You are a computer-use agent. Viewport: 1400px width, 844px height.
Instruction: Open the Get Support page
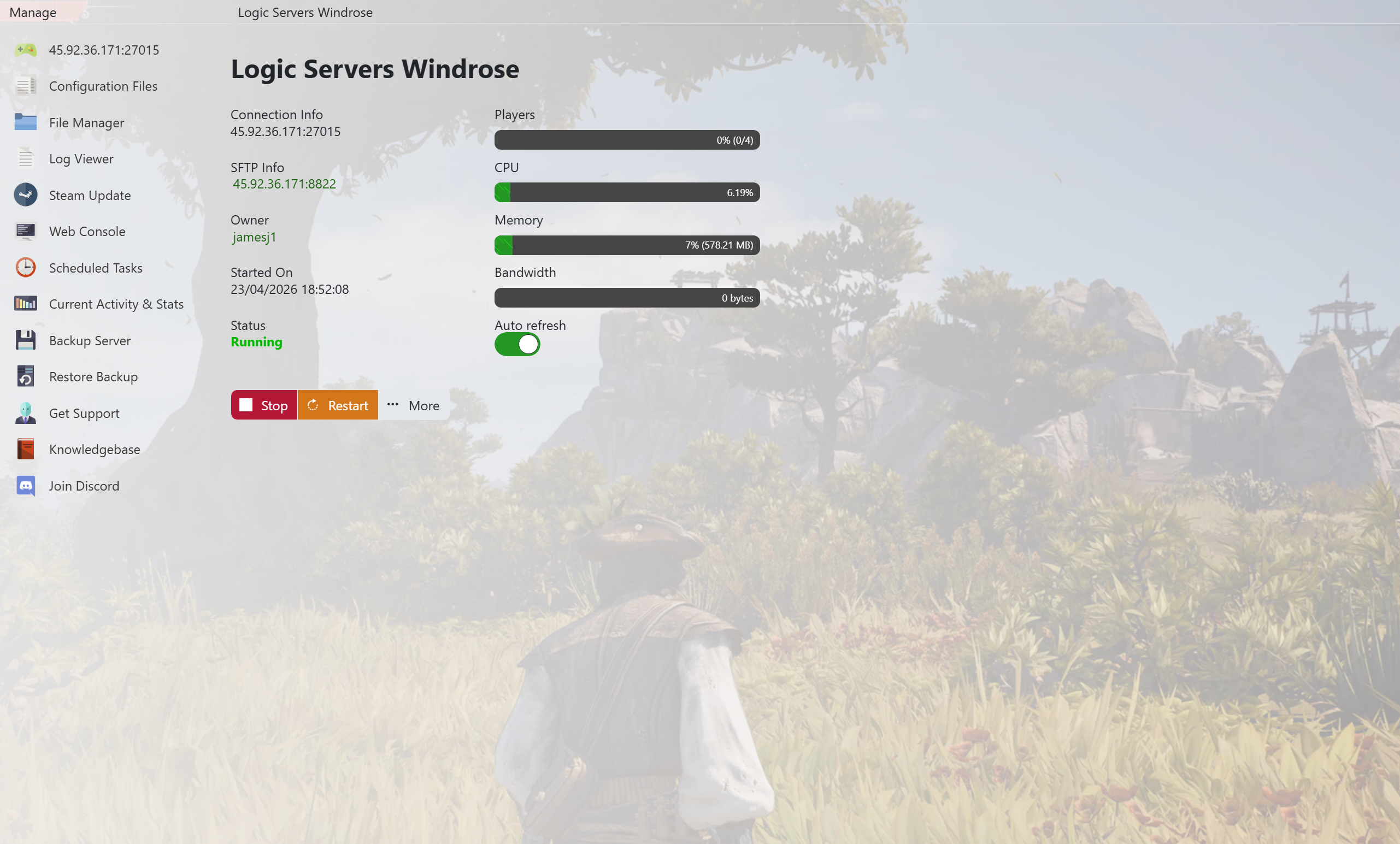click(84, 414)
